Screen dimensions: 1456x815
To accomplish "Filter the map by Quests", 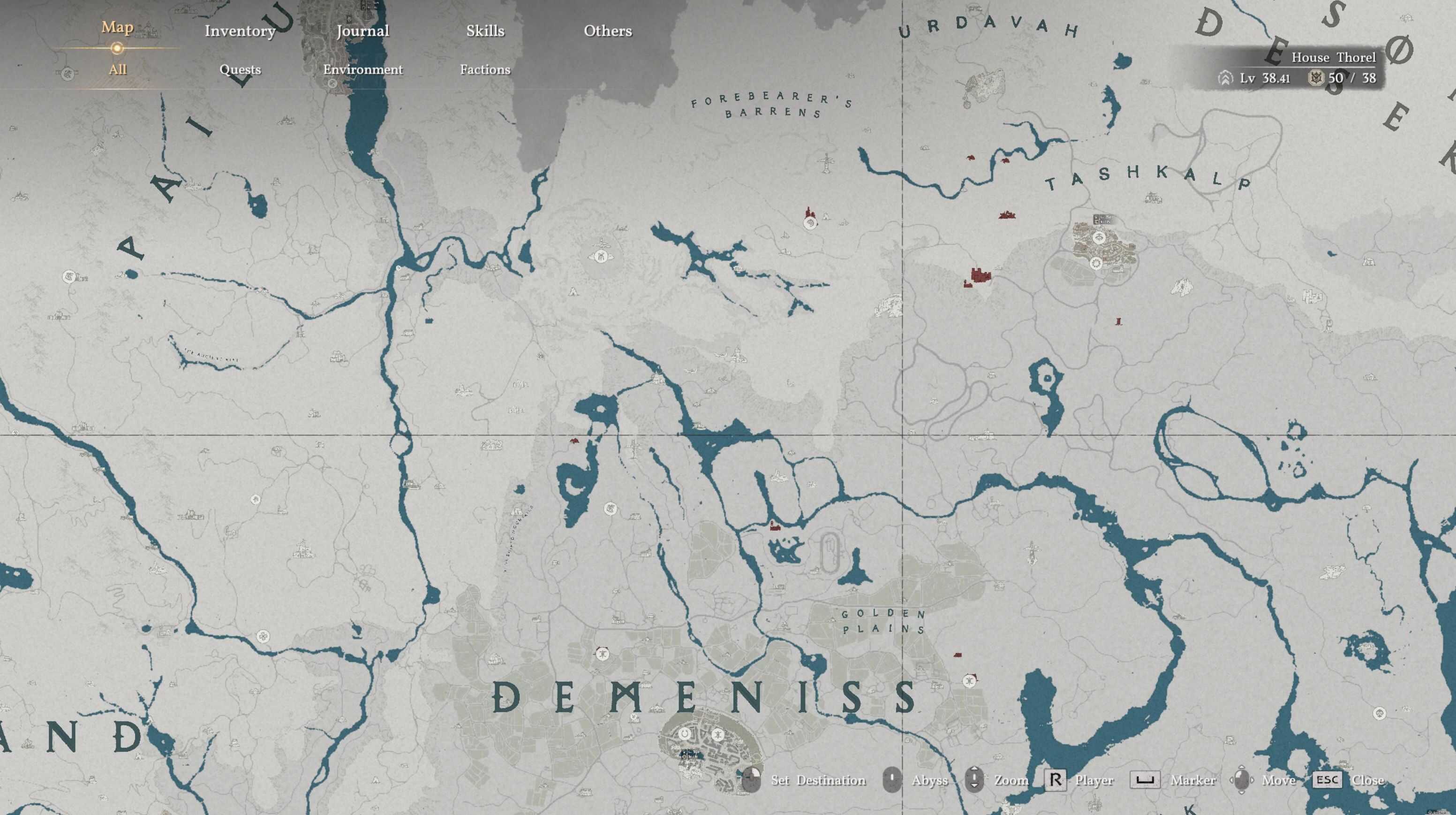I will [x=240, y=69].
